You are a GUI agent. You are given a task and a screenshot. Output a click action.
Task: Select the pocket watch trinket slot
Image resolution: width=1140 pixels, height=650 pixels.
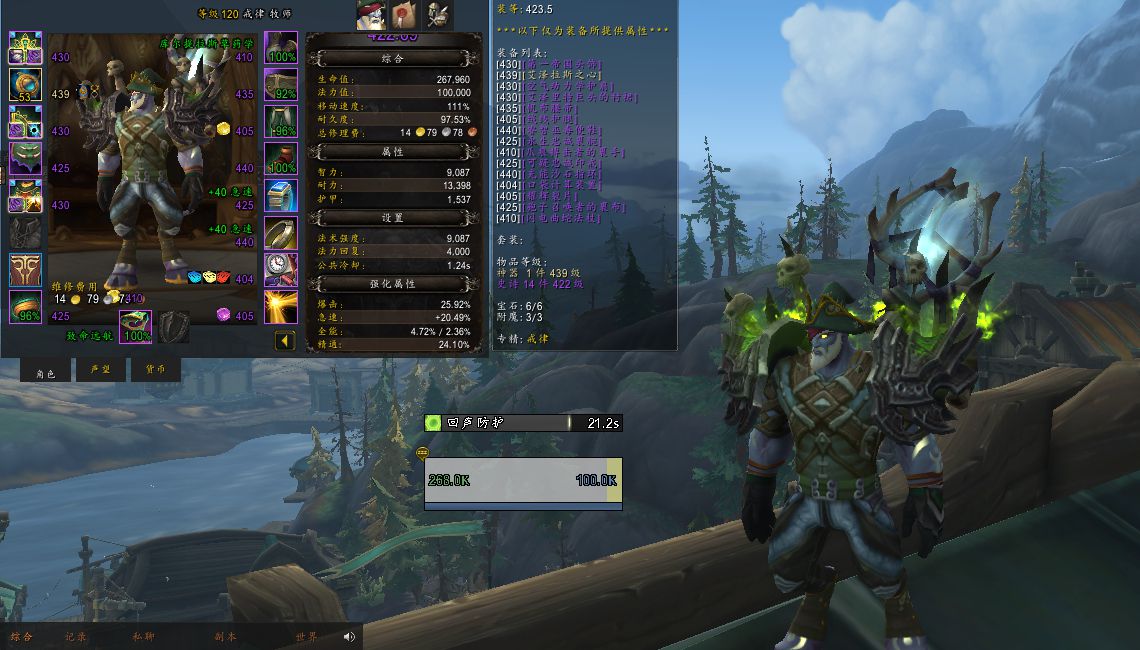coord(281,270)
